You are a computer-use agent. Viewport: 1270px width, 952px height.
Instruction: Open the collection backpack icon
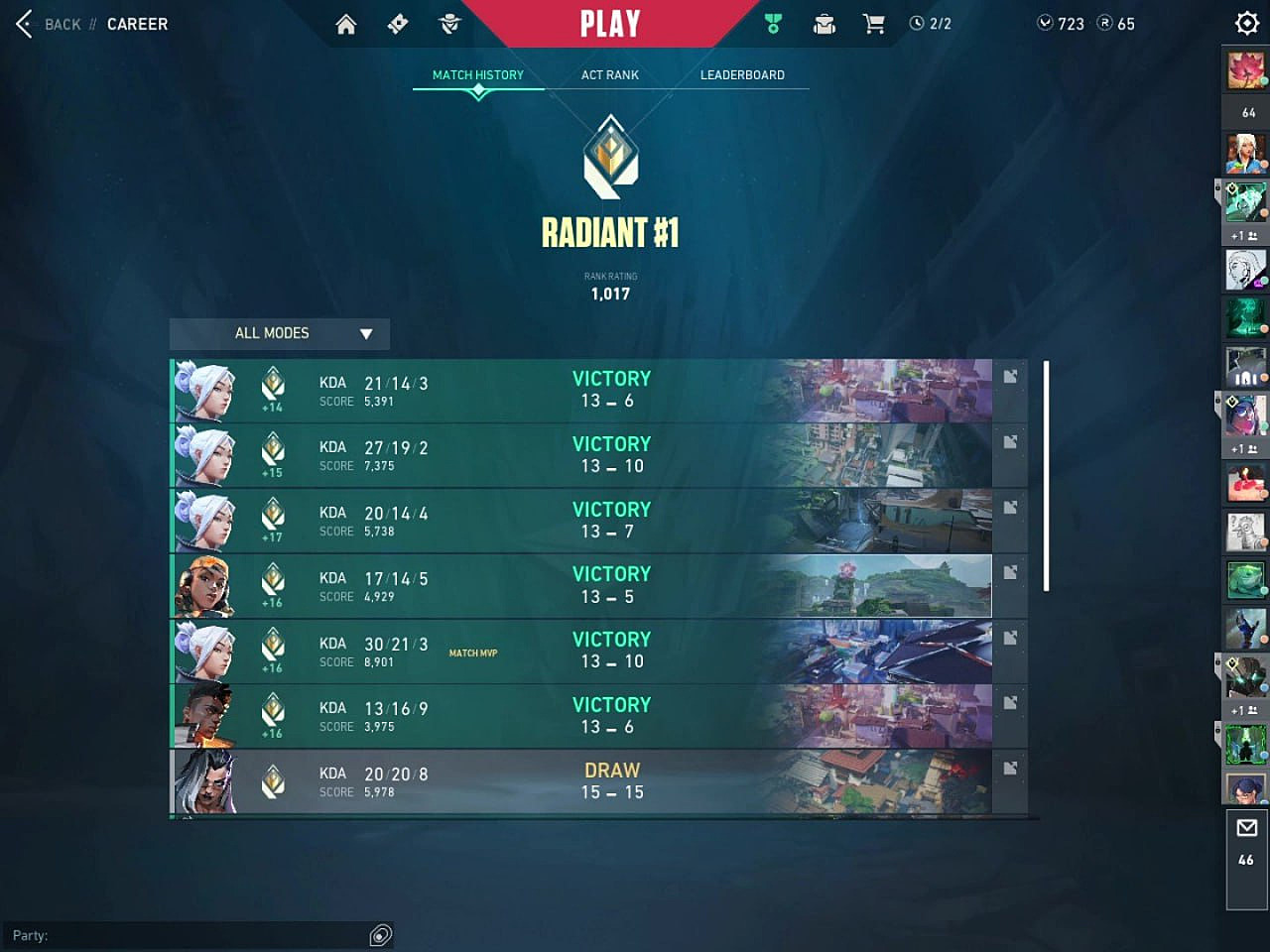tap(824, 24)
